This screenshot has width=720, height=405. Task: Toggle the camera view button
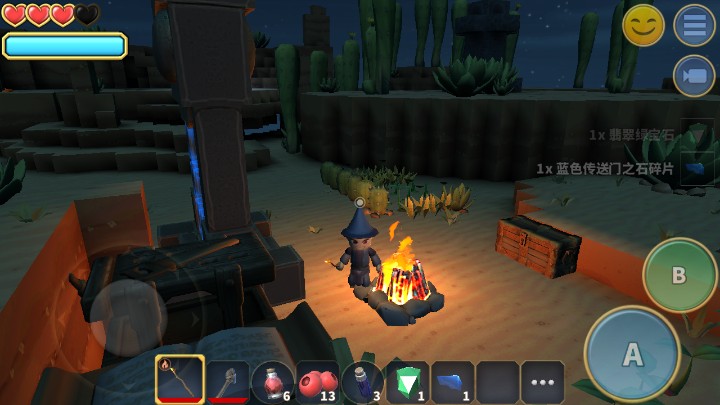point(694,76)
